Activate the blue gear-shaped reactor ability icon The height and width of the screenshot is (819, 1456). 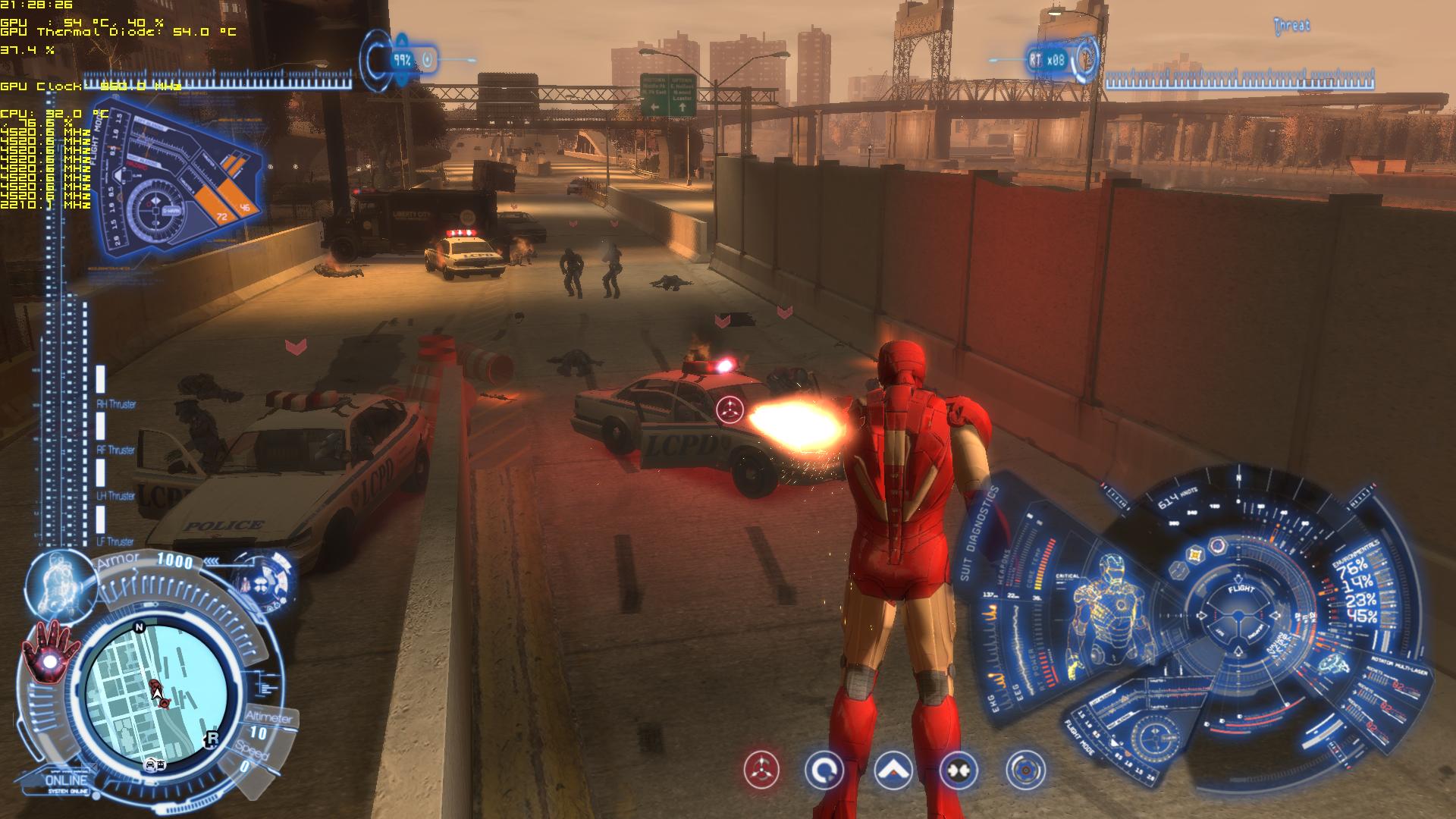(1025, 770)
